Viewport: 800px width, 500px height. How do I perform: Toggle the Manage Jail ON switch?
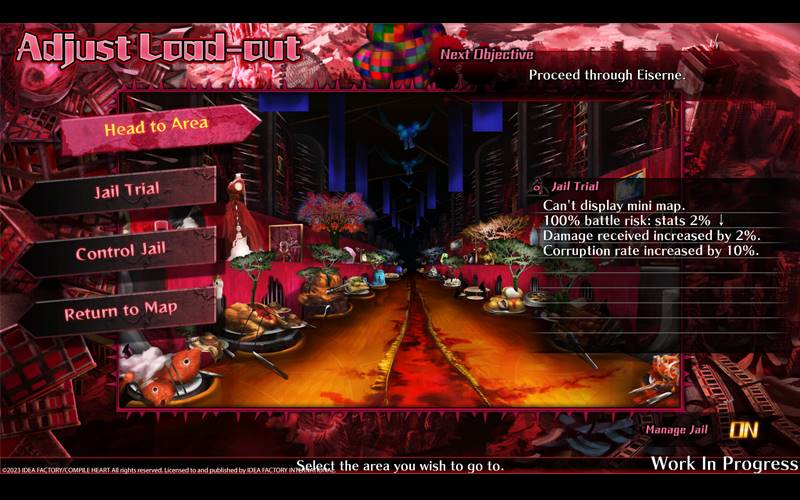743,430
